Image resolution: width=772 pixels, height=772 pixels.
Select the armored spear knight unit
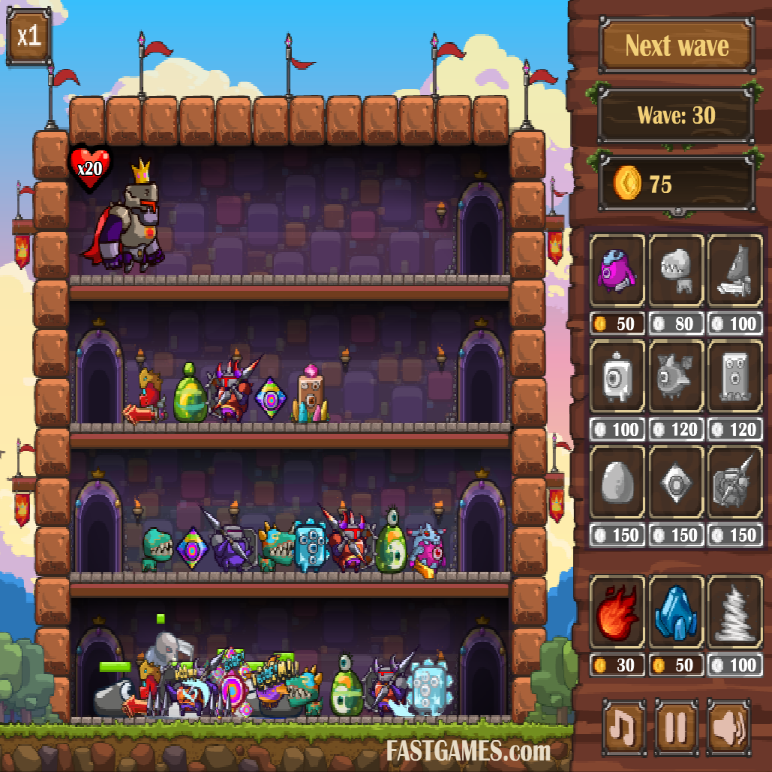click(737, 483)
